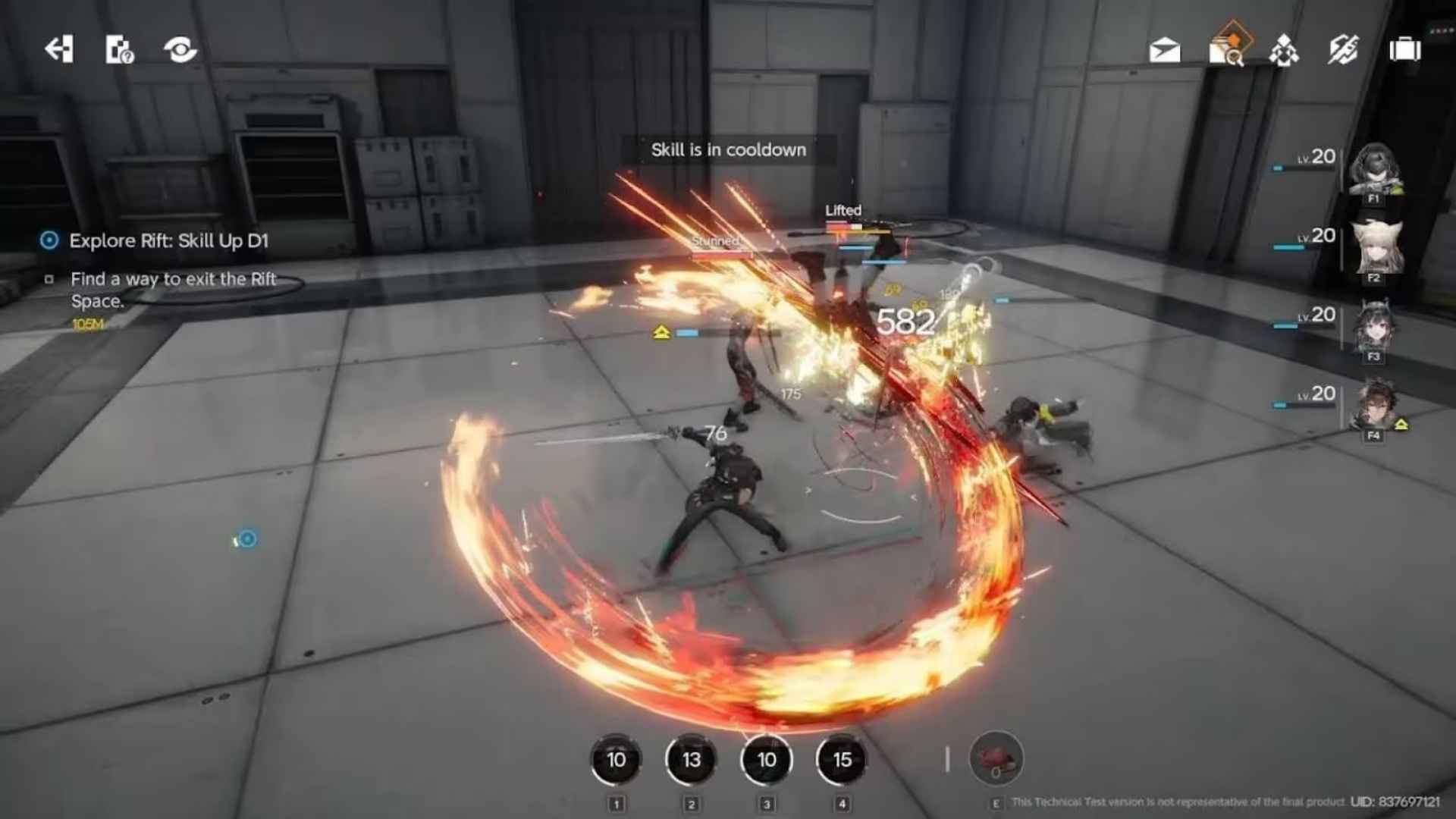Click the exit door icon top left
The height and width of the screenshot is (819, 1456).
[60, 51]
